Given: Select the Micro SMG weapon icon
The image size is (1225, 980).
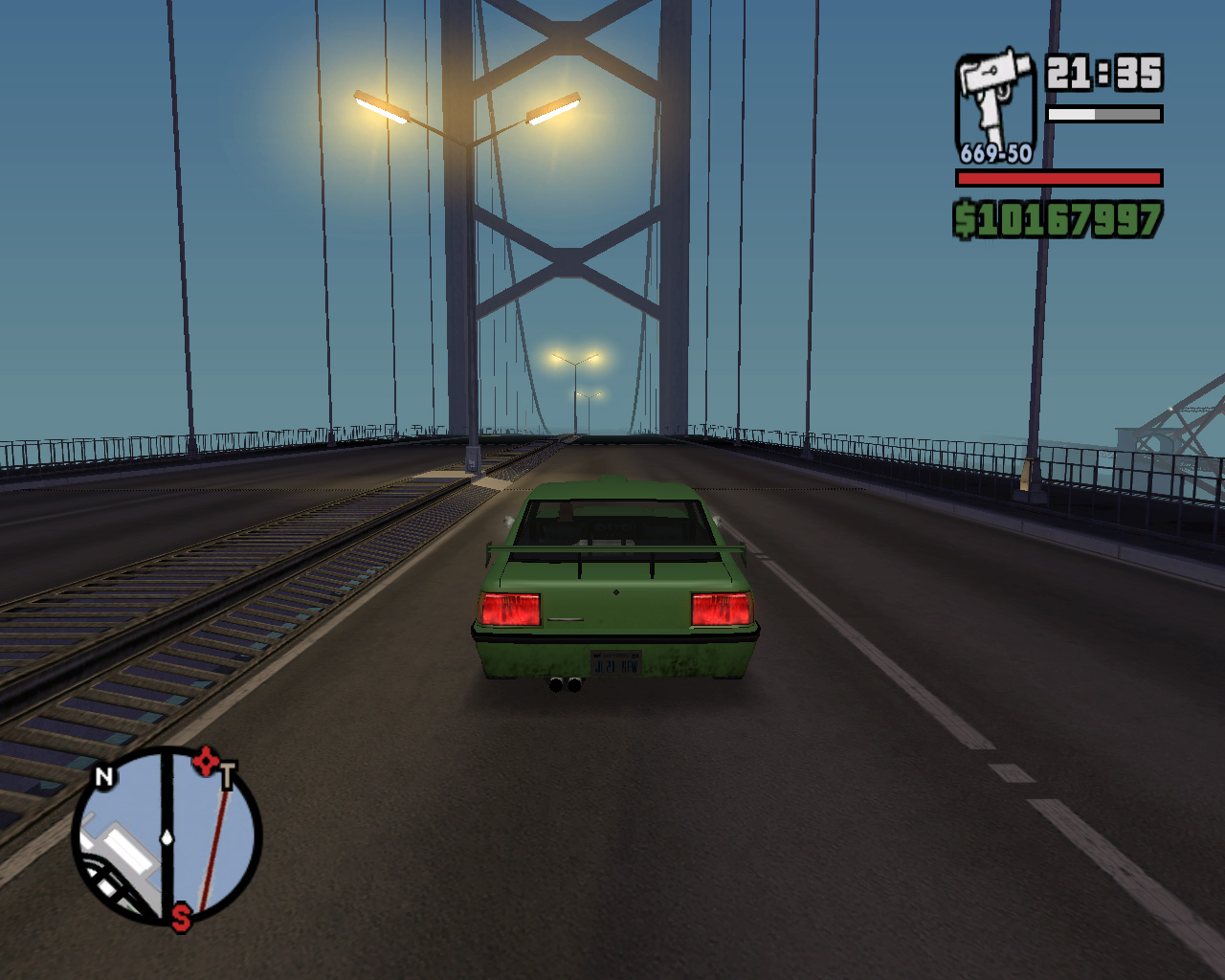Looking at the screenshot, I should pos(995,100).
